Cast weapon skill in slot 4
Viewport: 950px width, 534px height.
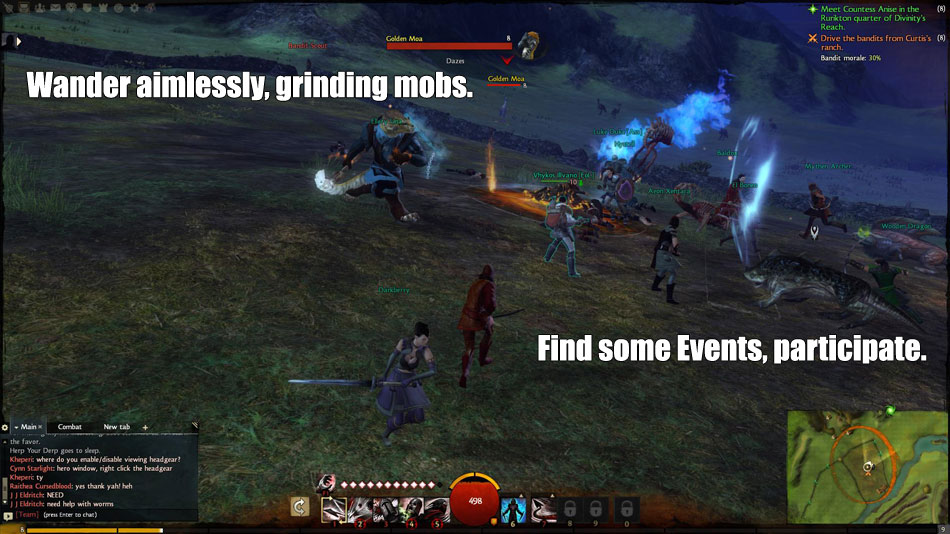coord(411,508)
